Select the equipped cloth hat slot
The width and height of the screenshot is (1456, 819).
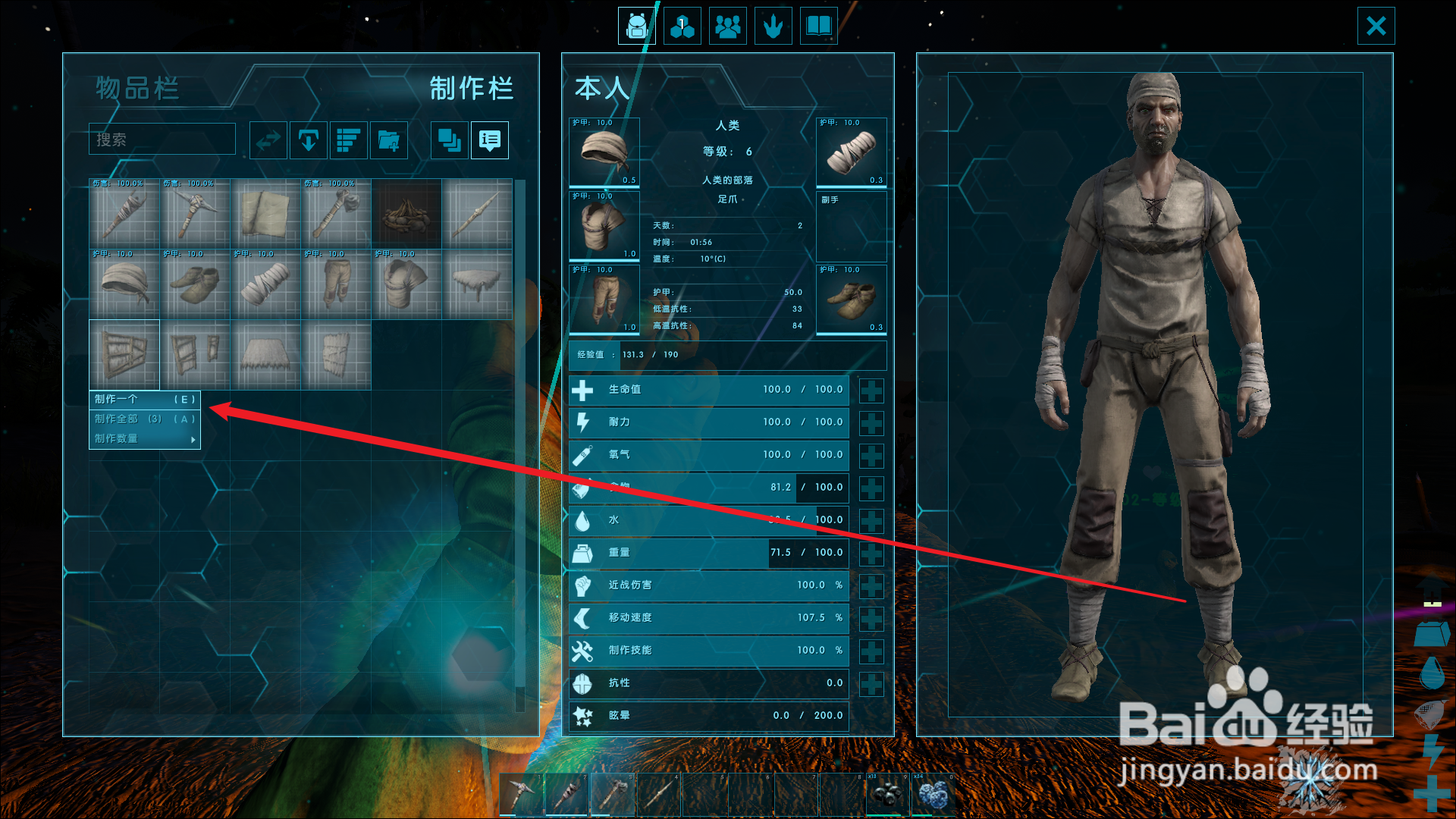coord(604,152)
